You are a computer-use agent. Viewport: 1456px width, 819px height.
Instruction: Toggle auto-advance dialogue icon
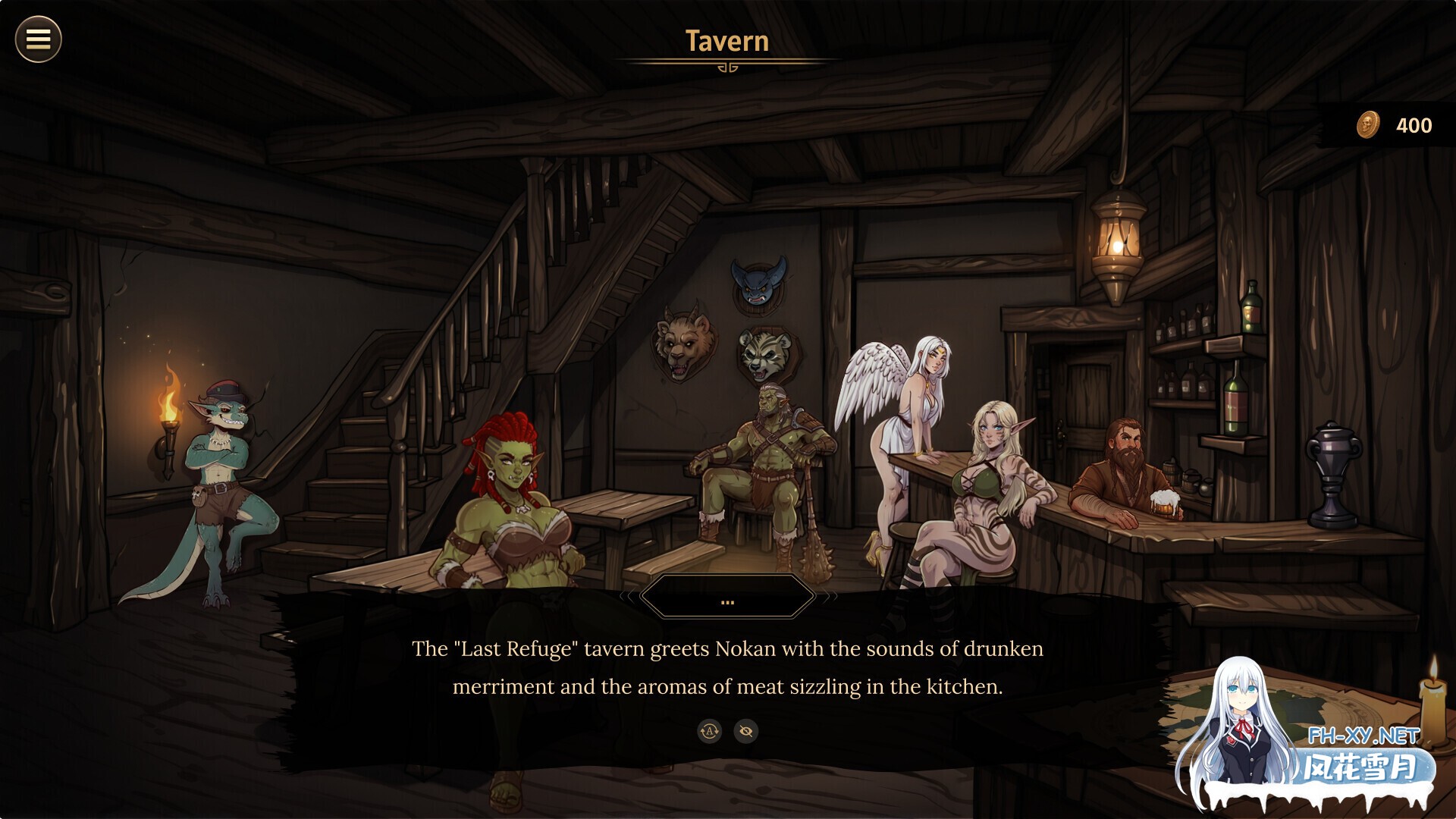click(709, 731)
